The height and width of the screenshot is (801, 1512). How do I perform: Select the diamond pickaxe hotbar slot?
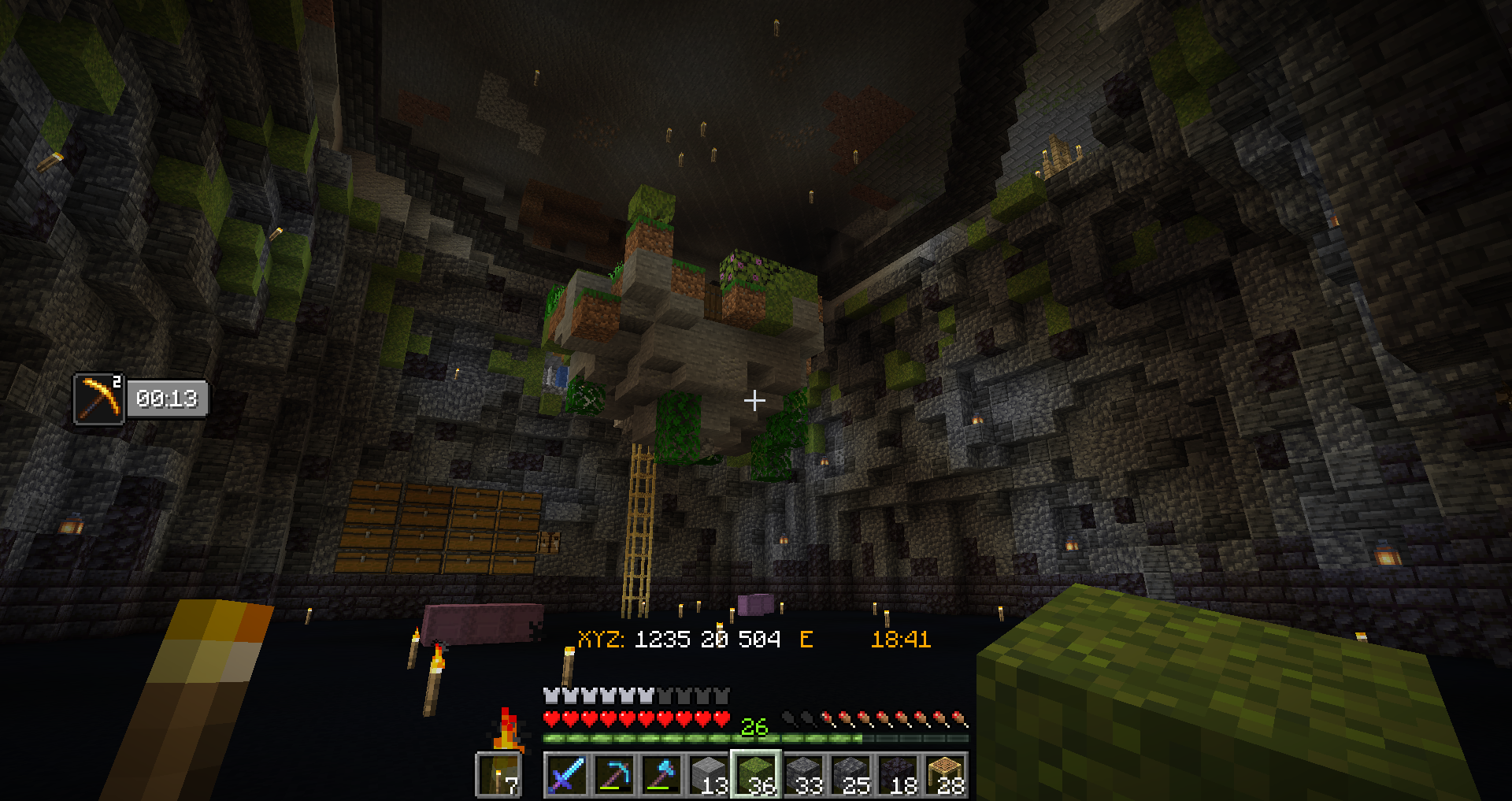[x=613, y=775]
